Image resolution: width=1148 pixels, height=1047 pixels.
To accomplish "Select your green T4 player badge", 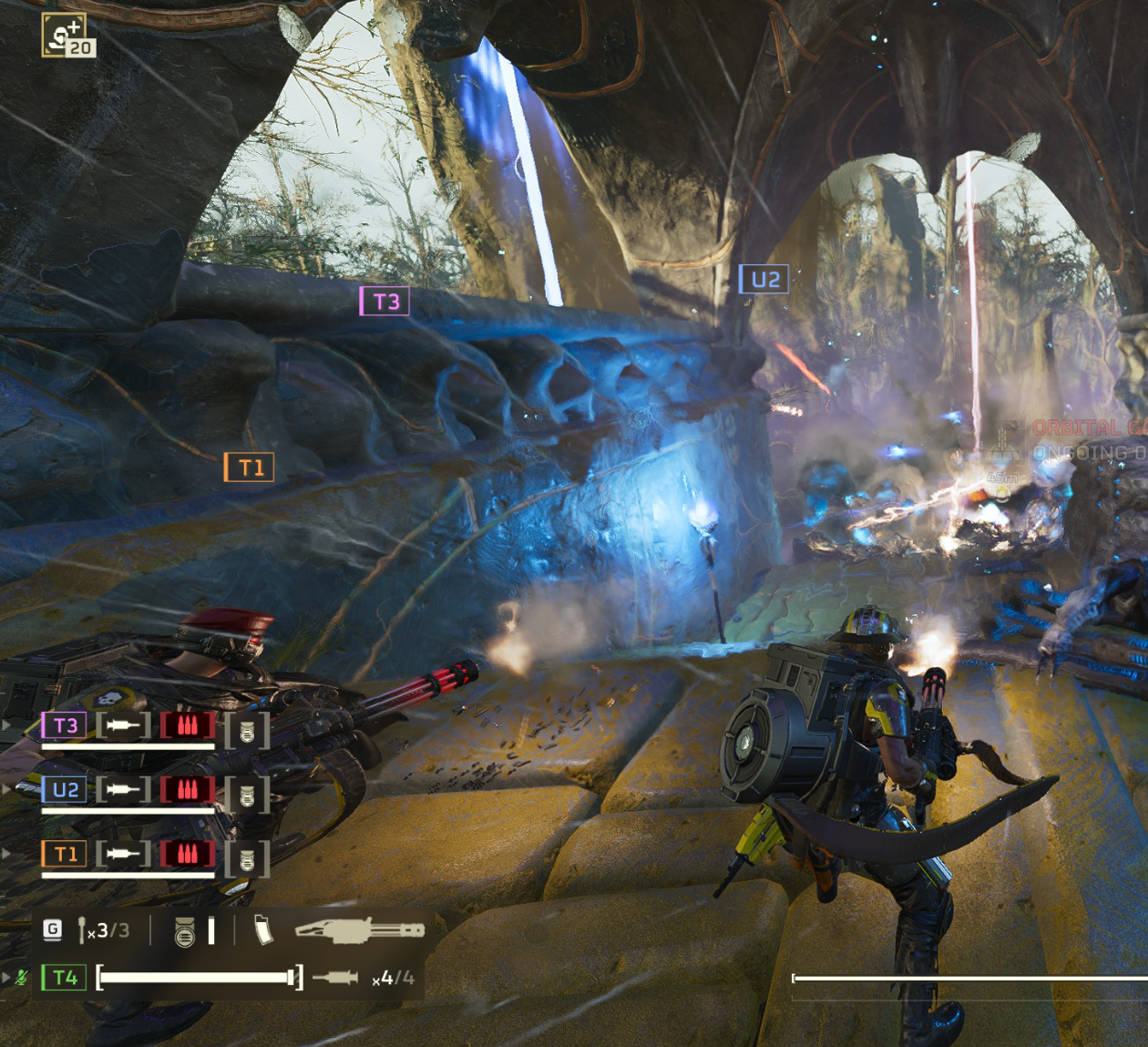I will coord(65,978).
